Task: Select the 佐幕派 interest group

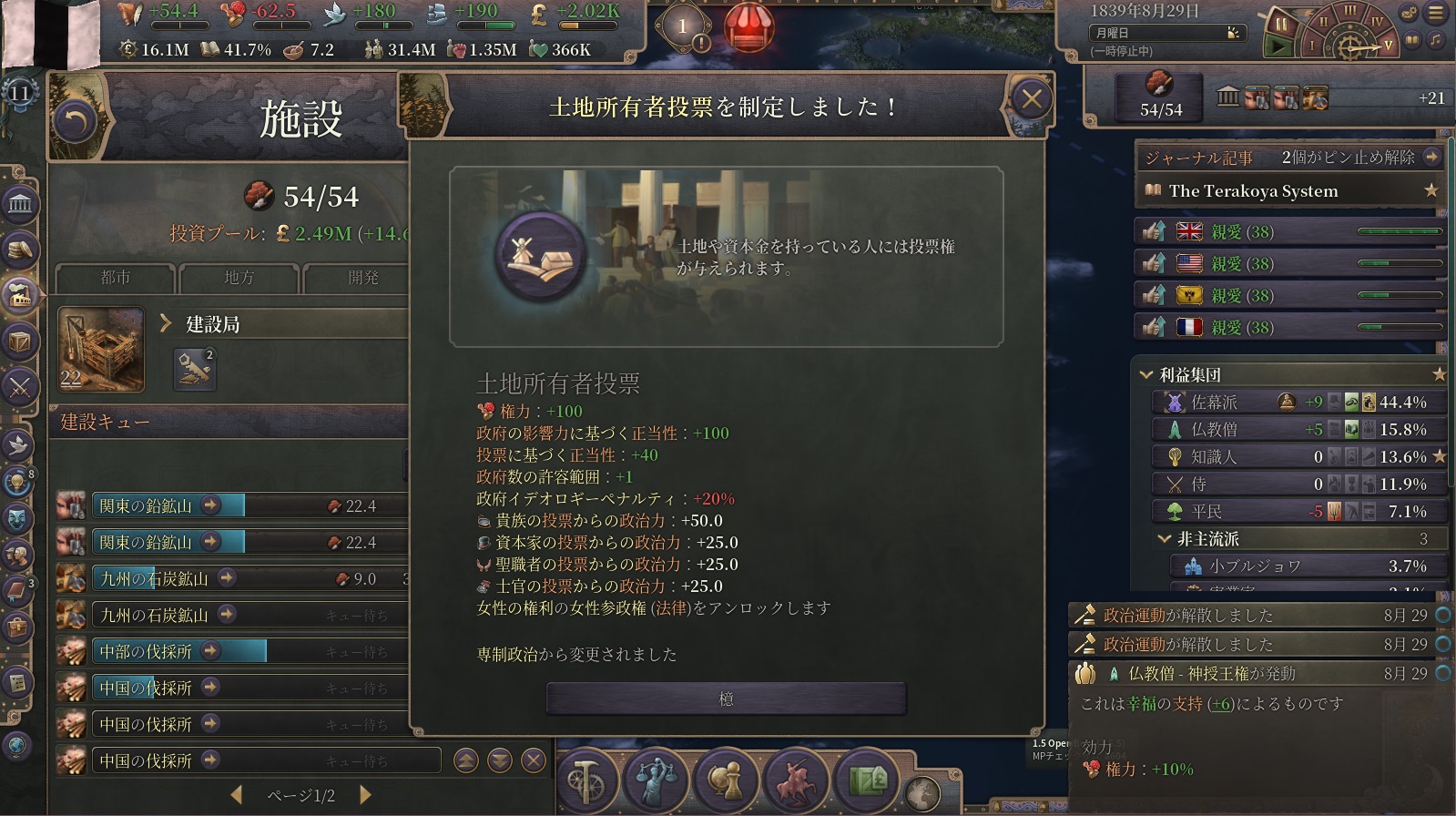Action: pos(1214,402)
